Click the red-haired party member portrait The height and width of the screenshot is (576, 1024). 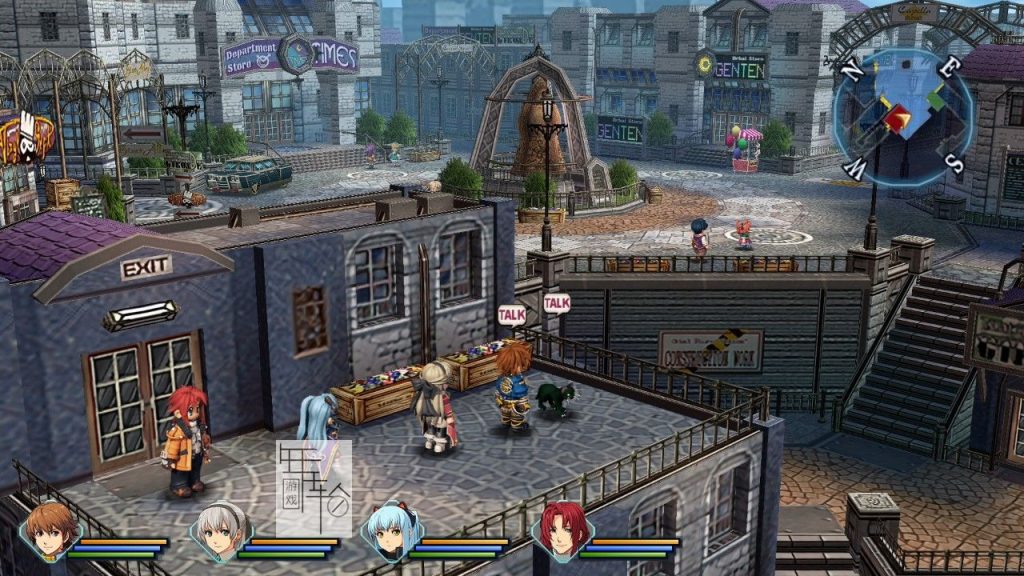(x=563, y=530)
